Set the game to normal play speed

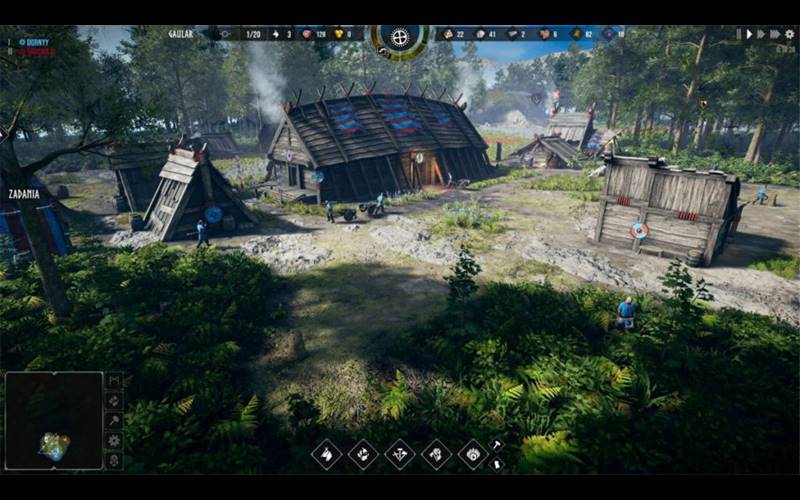click(750, 34)
